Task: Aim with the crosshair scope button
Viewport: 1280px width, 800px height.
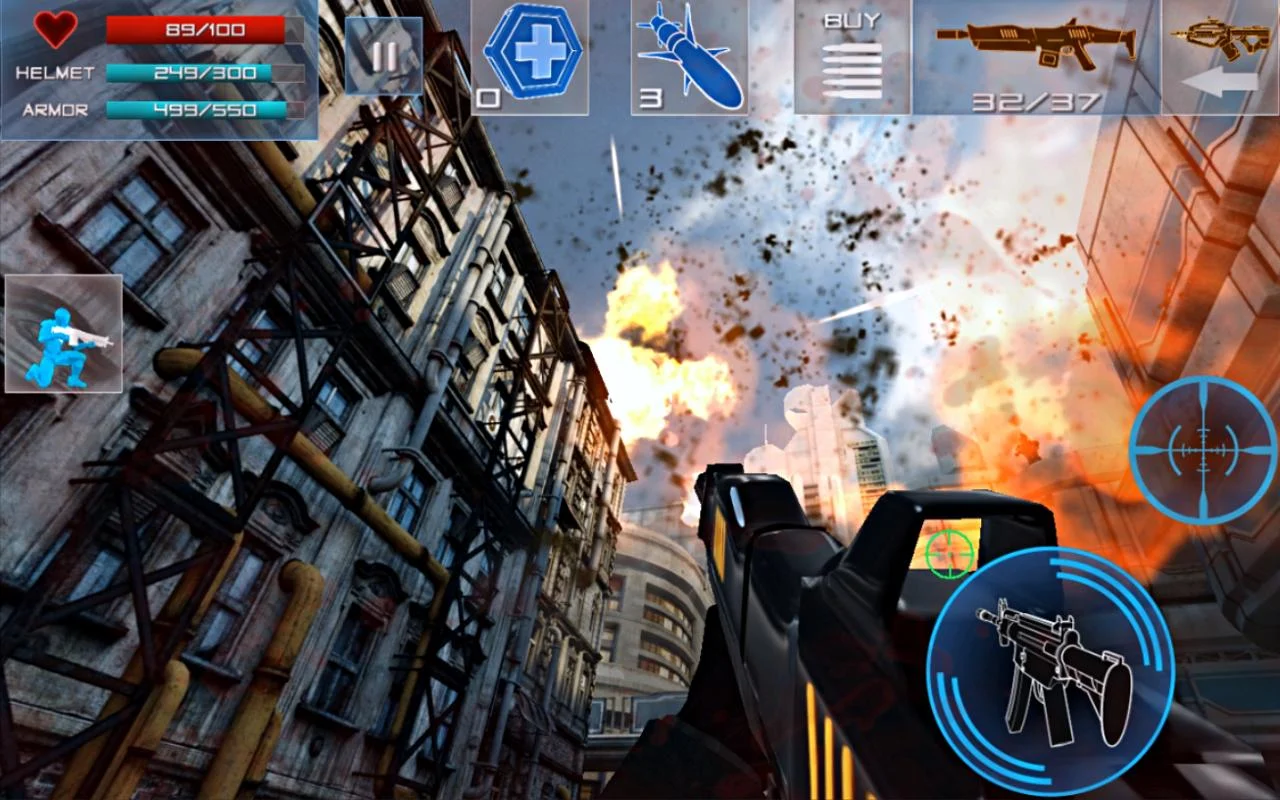Action: [x=1203, y=450]
